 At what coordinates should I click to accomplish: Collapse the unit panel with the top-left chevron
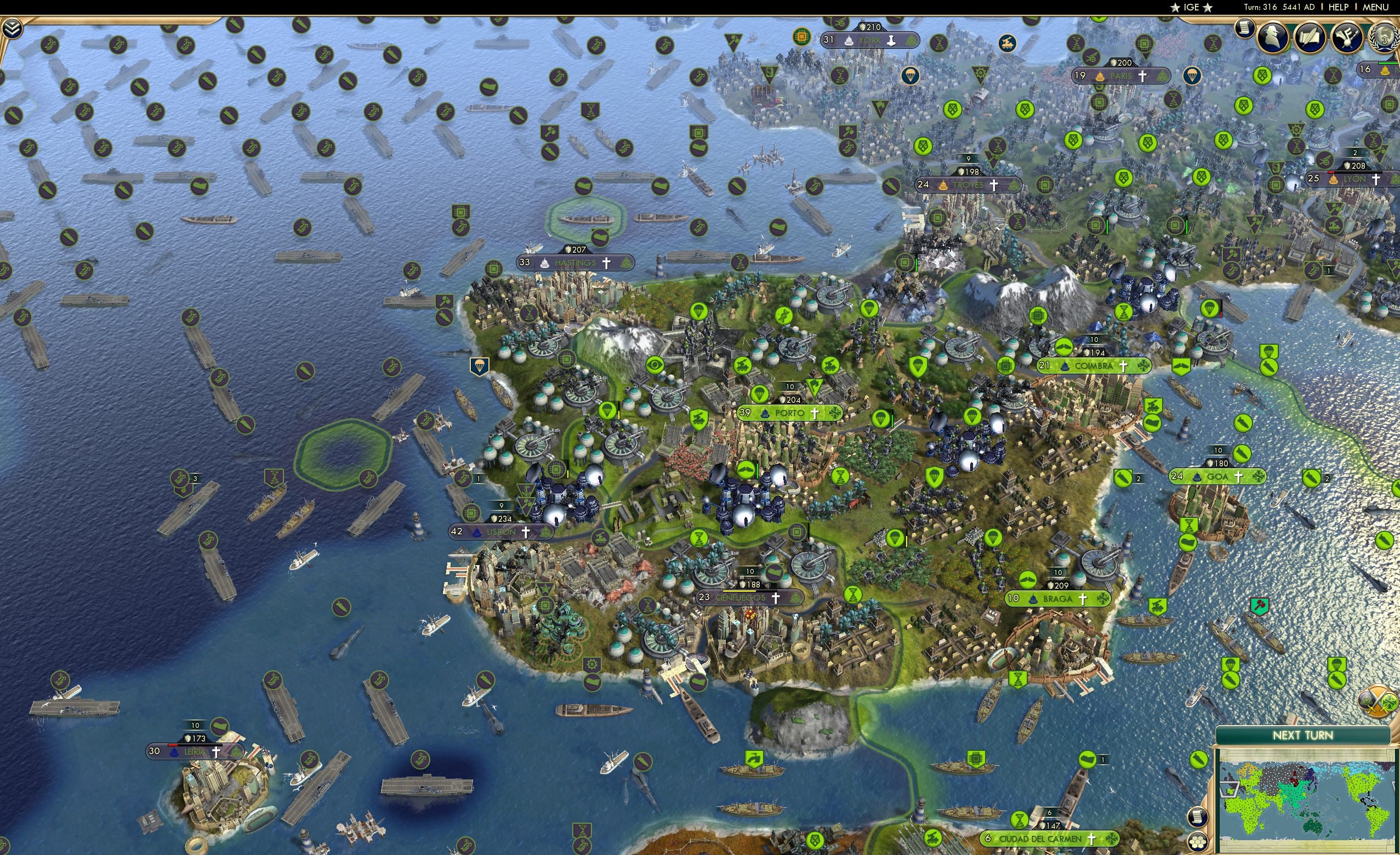(x=13, y=27)
